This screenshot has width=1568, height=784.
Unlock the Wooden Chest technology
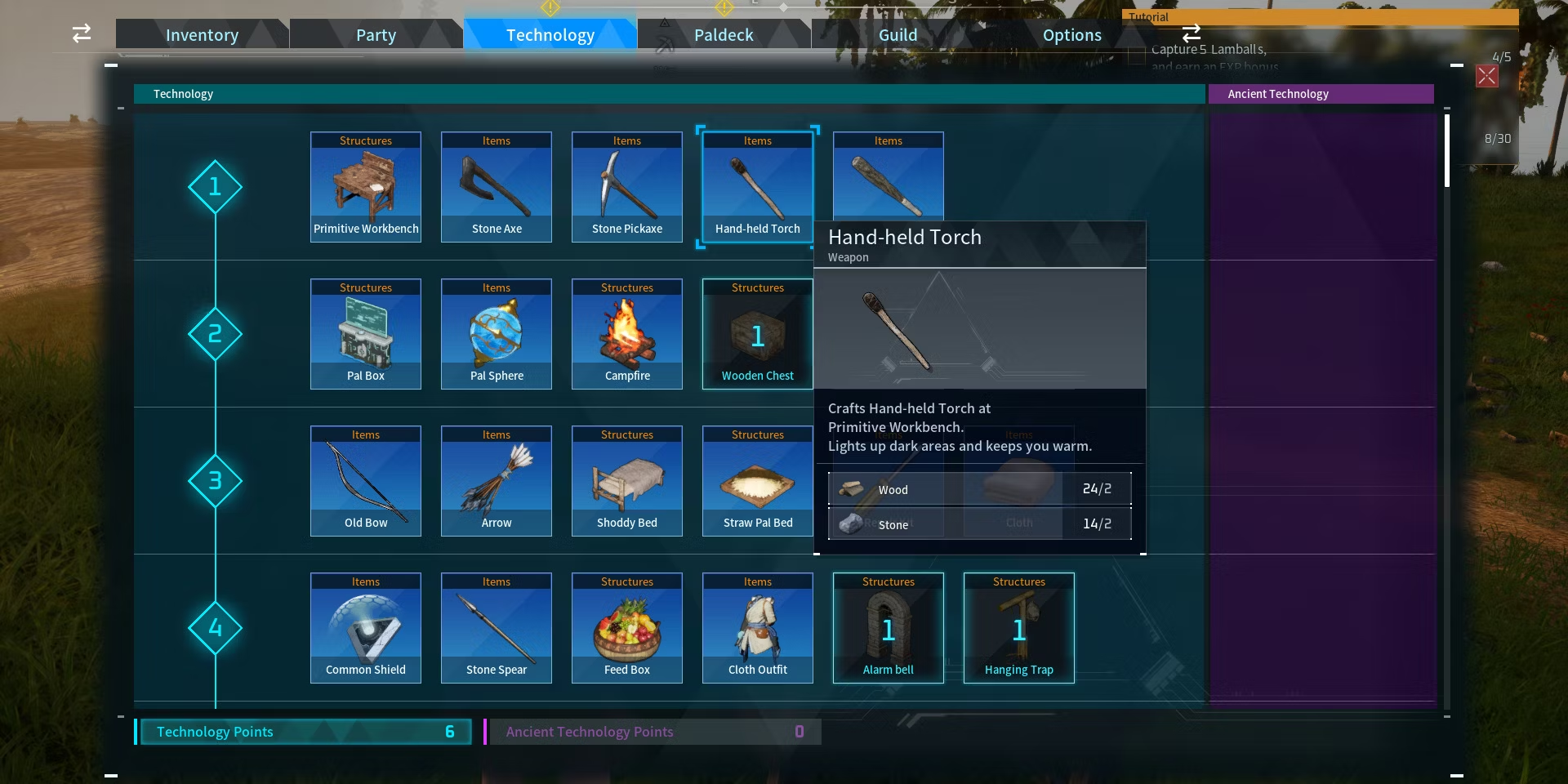[758, 334]
